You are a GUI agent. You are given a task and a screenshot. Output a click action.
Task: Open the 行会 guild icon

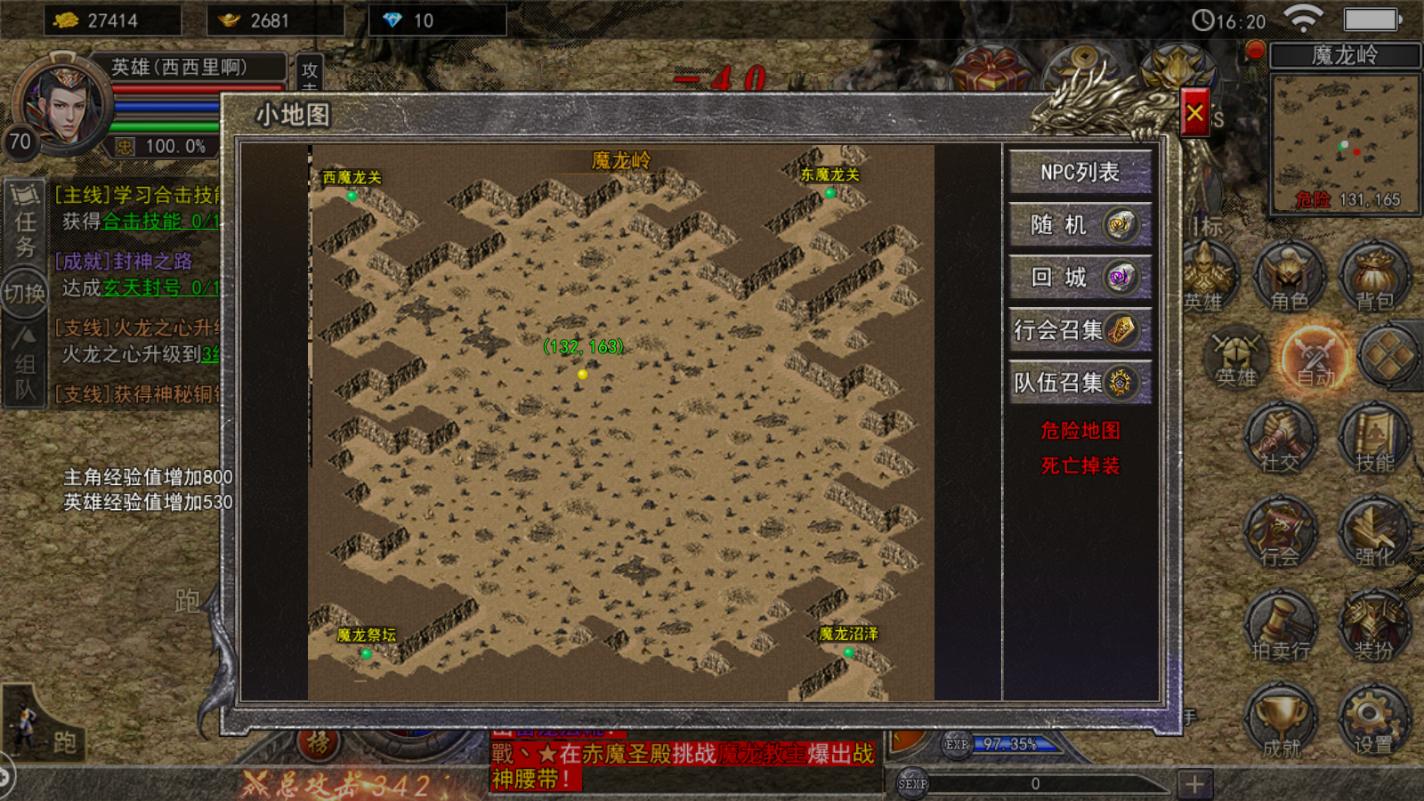click(x=1282, y=535)
